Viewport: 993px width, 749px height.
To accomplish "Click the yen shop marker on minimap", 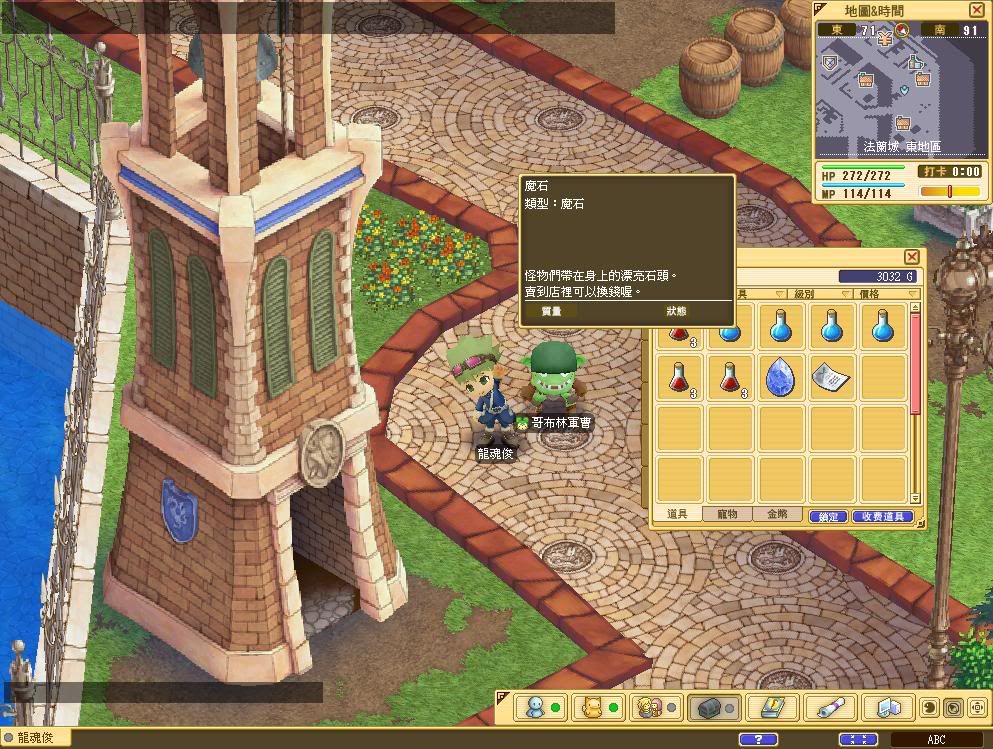I will pos(886,38).
